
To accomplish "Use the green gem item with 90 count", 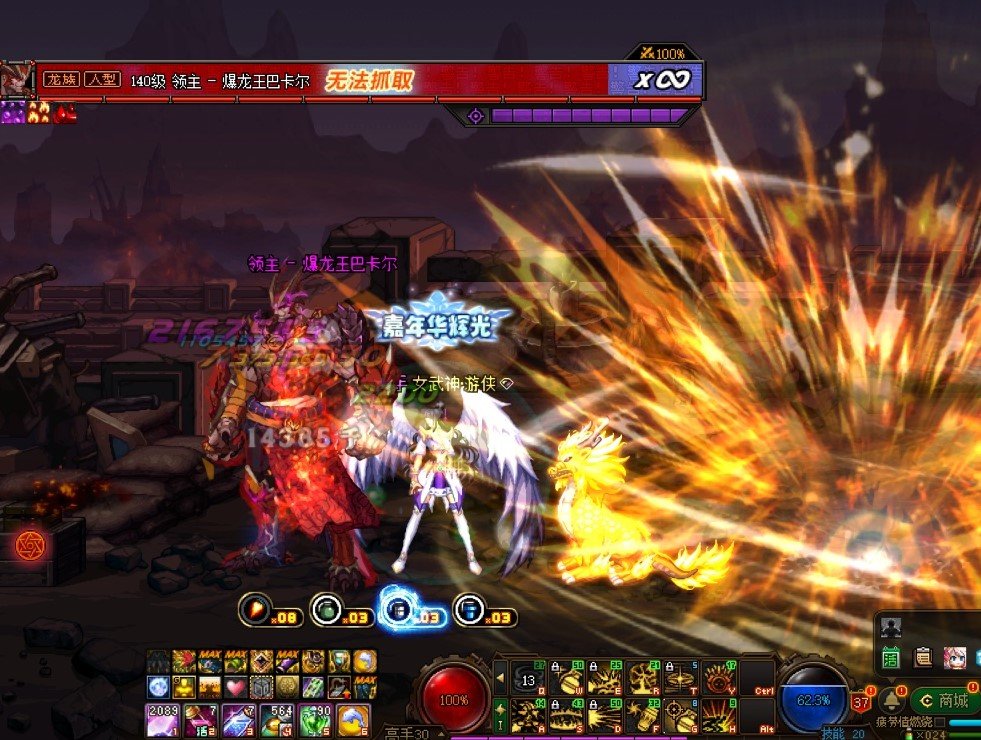I will 315,719.
